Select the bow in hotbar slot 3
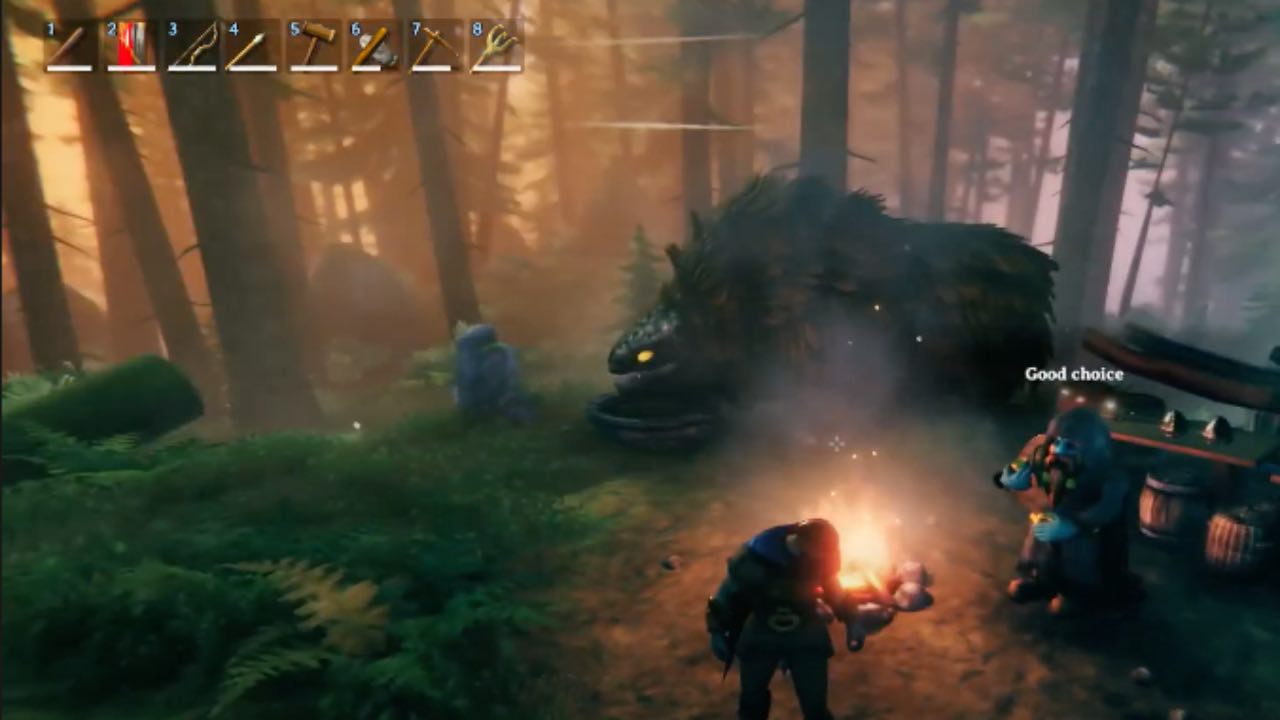Viewport: 1280px width, 720px height. 192,46
